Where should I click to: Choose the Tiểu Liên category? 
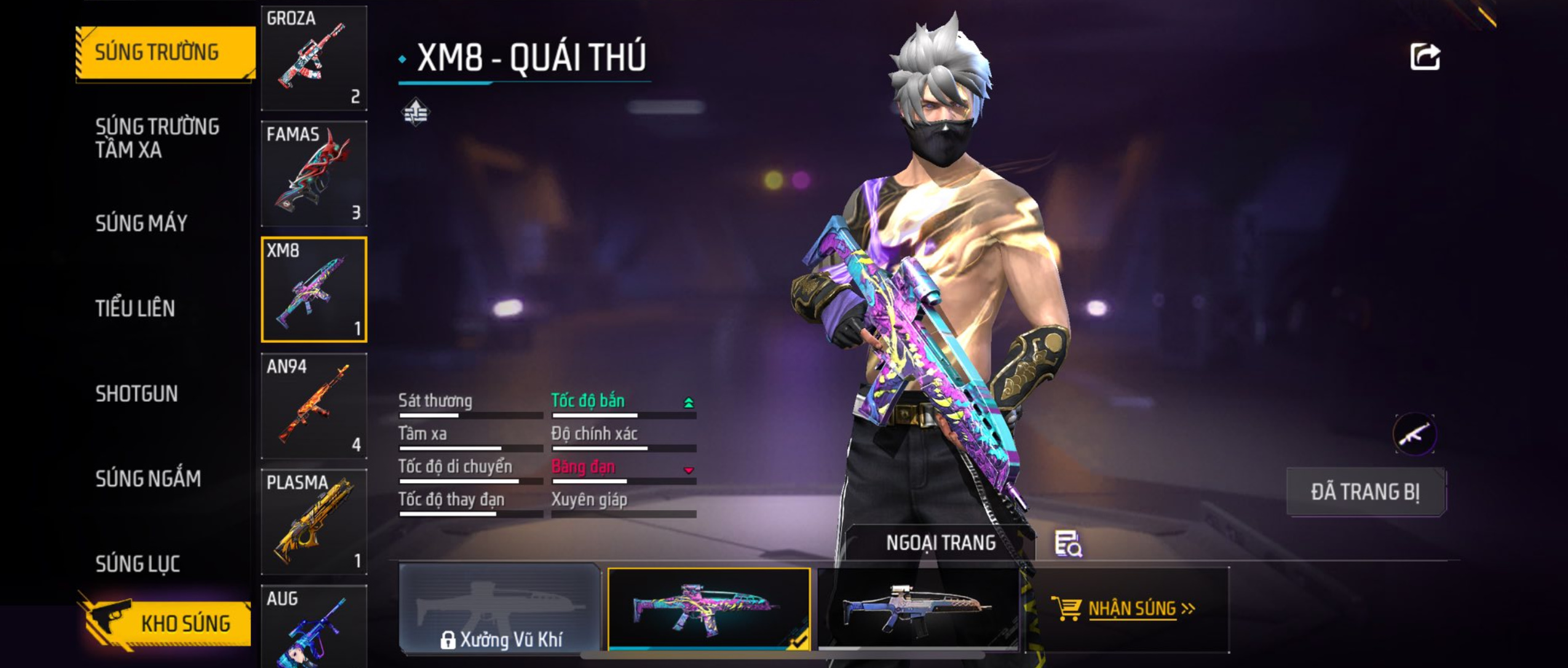point(135,308)
